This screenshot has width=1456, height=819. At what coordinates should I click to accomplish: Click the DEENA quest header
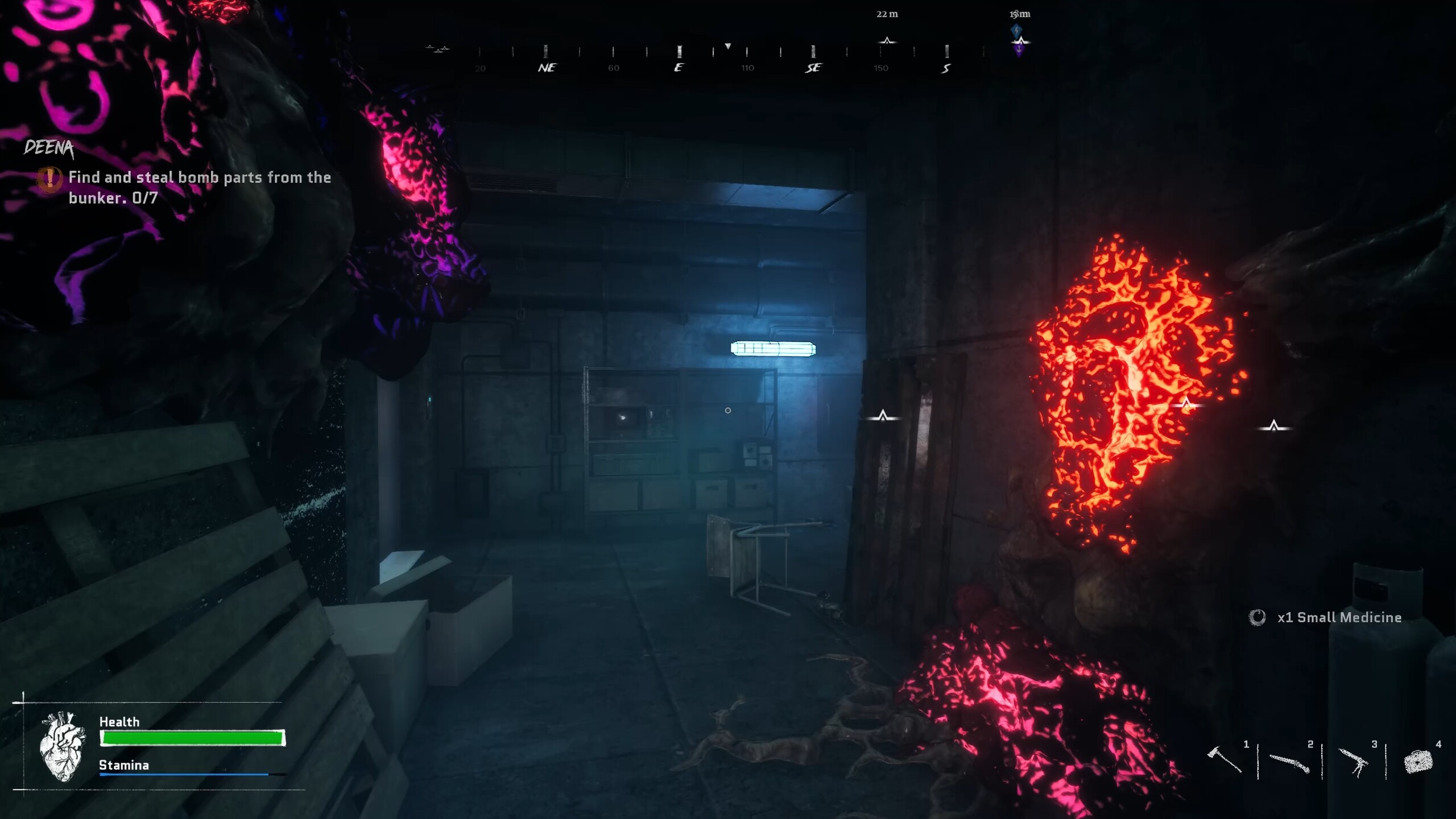coord(49,149)
